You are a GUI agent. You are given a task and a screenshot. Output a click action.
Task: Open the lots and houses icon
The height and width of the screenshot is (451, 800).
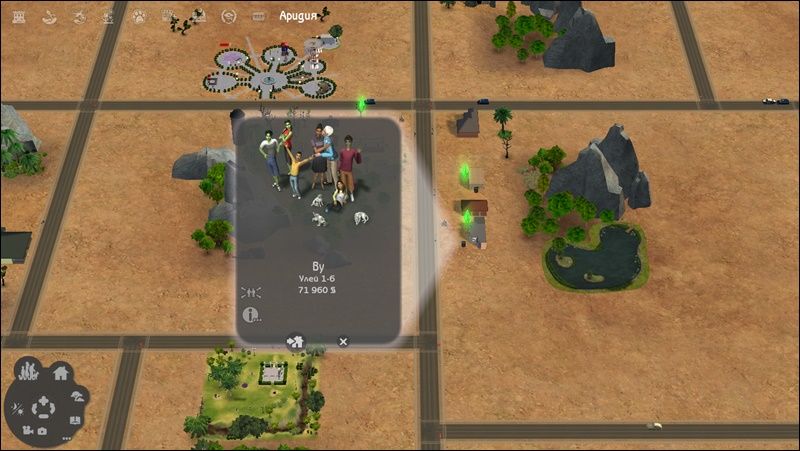point(60,373)
